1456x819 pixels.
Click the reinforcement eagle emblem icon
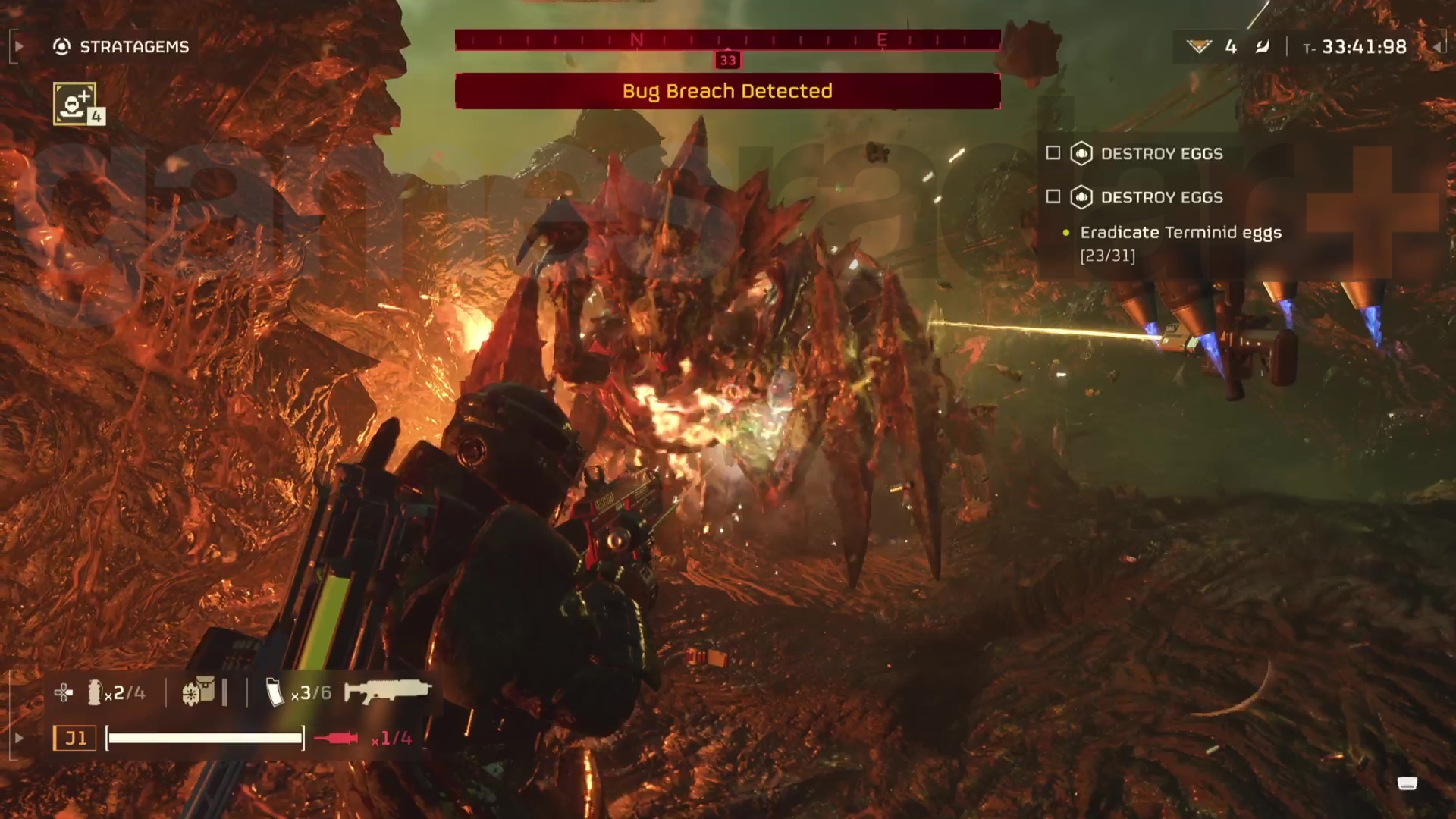1199,47
